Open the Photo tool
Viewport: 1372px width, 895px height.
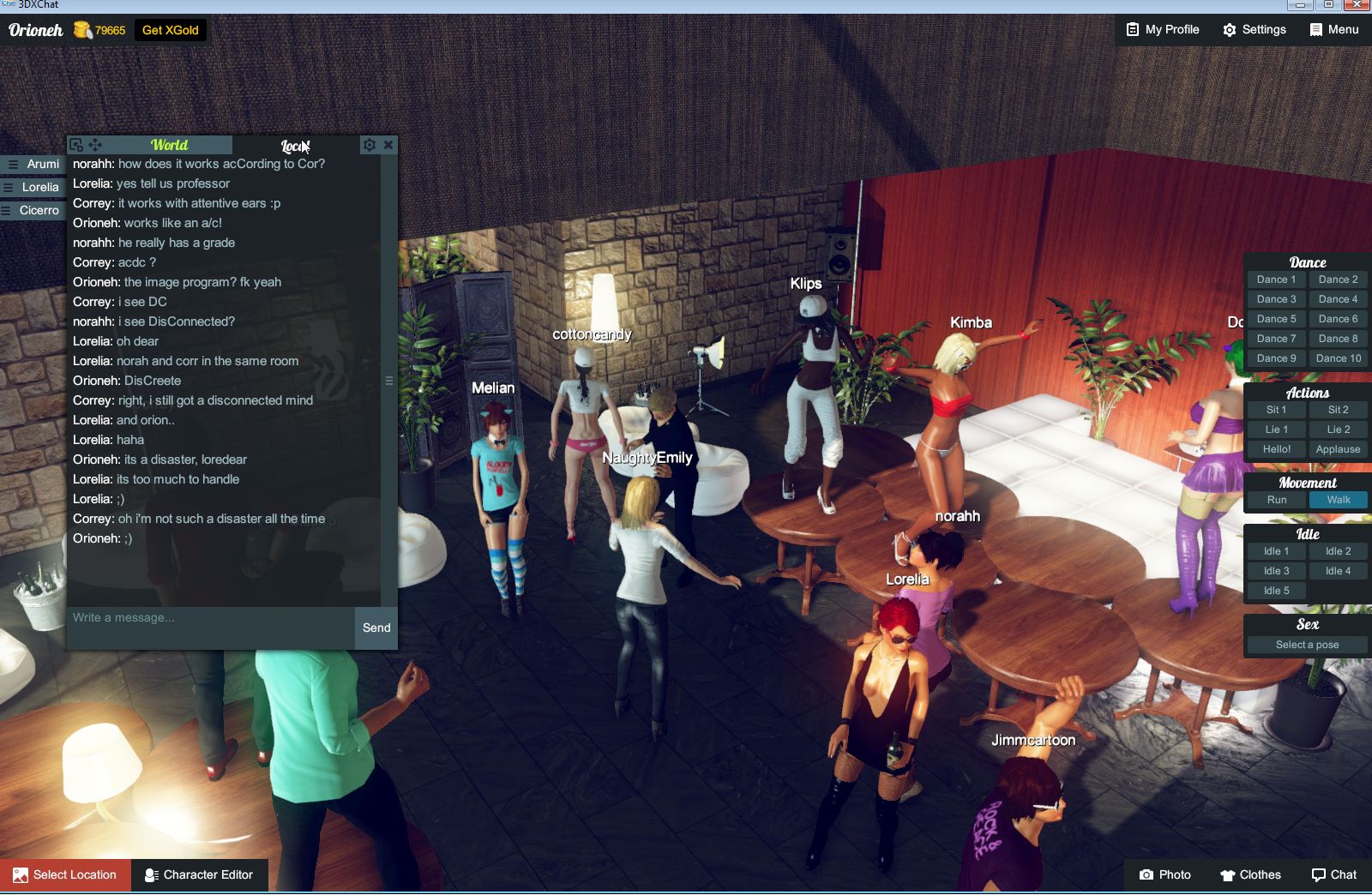click(1164, 874)
